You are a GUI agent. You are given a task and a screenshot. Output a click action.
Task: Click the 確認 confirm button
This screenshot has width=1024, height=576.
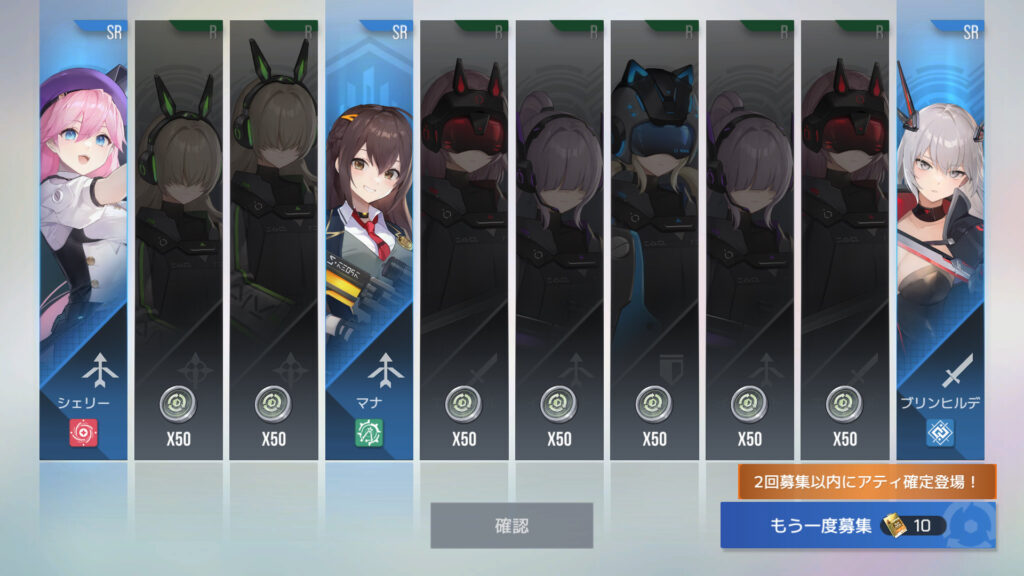coord(511,525)
